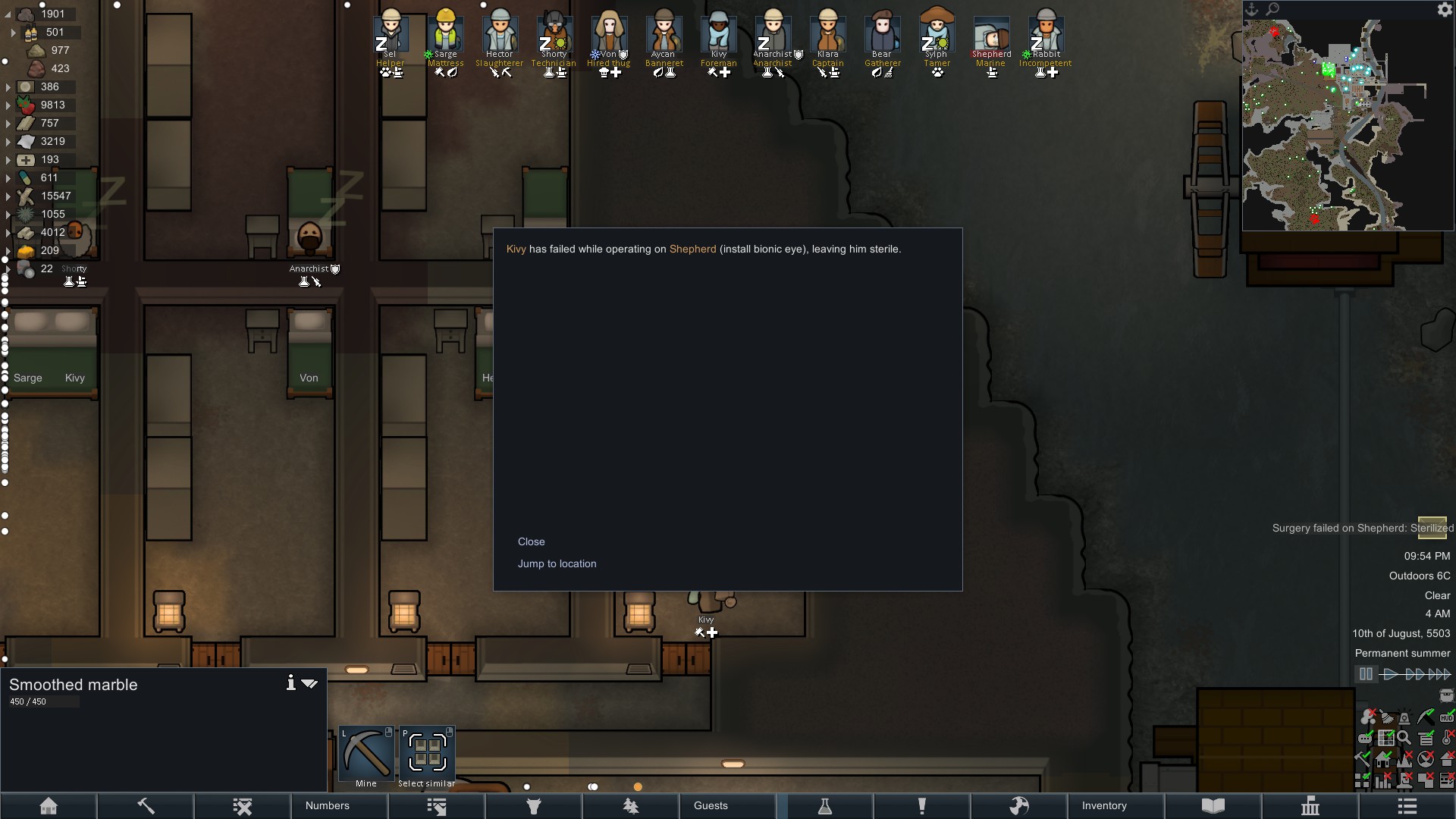Open the minimap settings gear
Viewport: 1456px width, 819px height.
coord(1444,10)
